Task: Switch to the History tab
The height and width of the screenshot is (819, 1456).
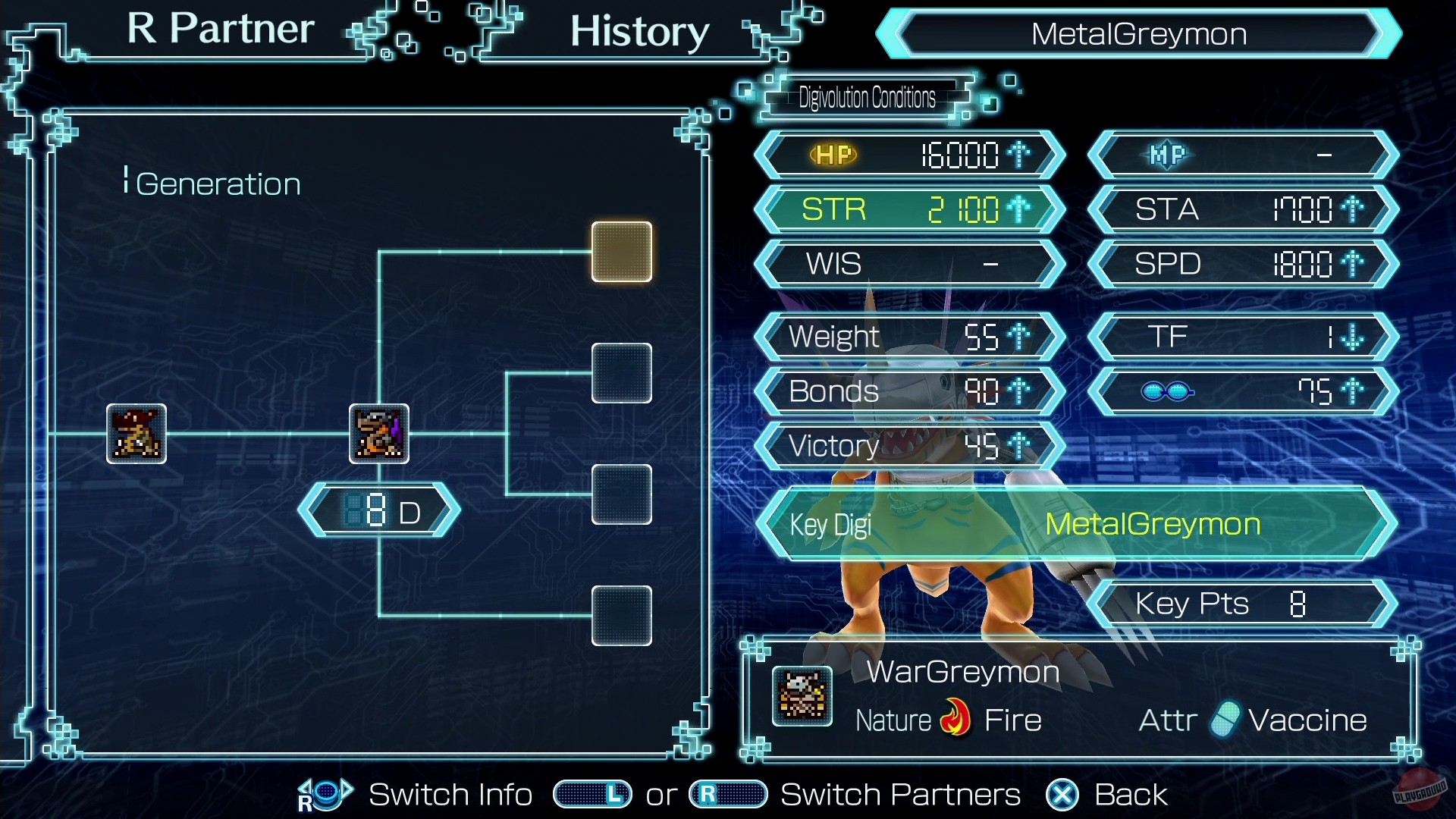Action: (639, 32)
